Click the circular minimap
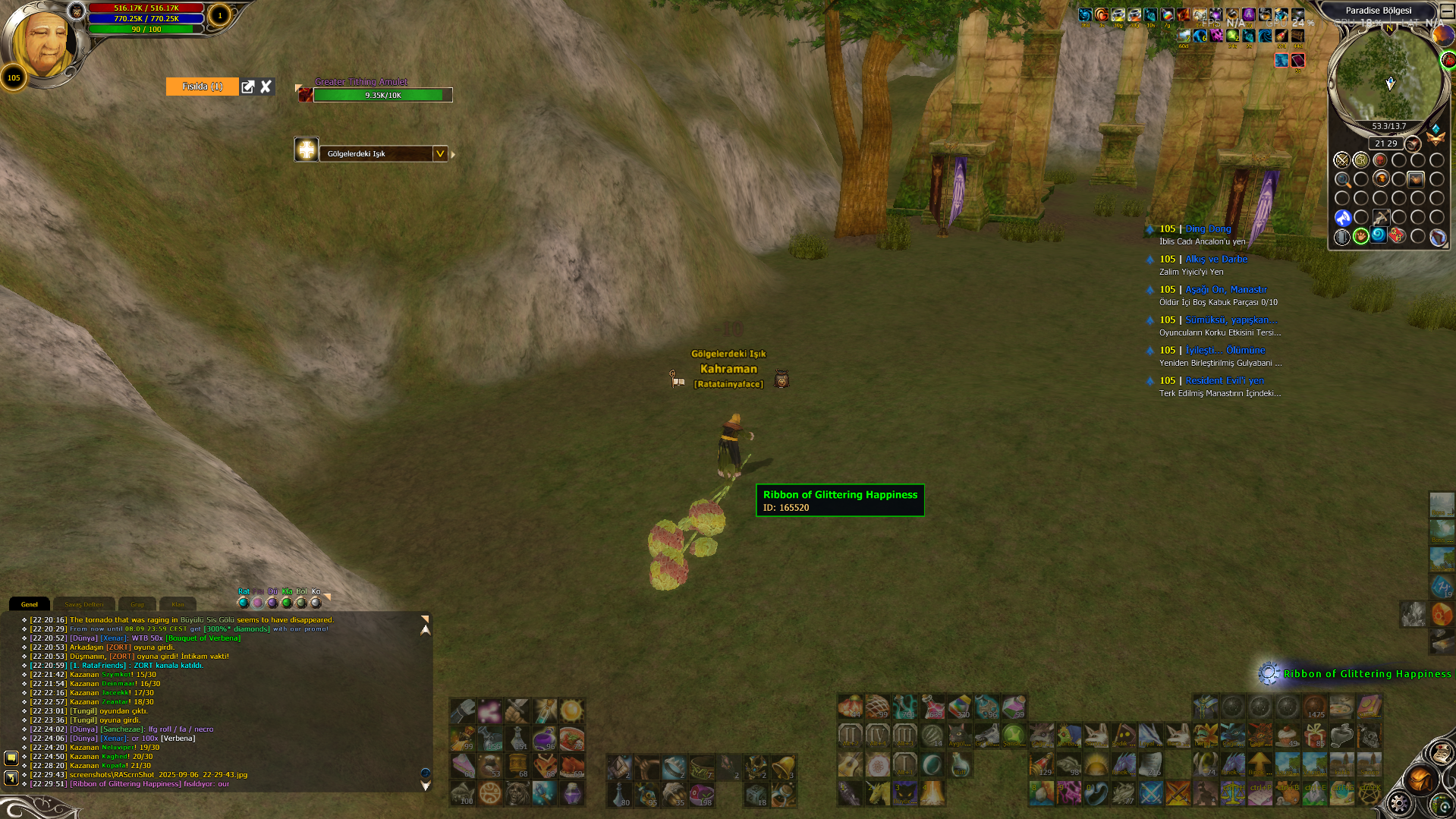 tap(1388, 76)
